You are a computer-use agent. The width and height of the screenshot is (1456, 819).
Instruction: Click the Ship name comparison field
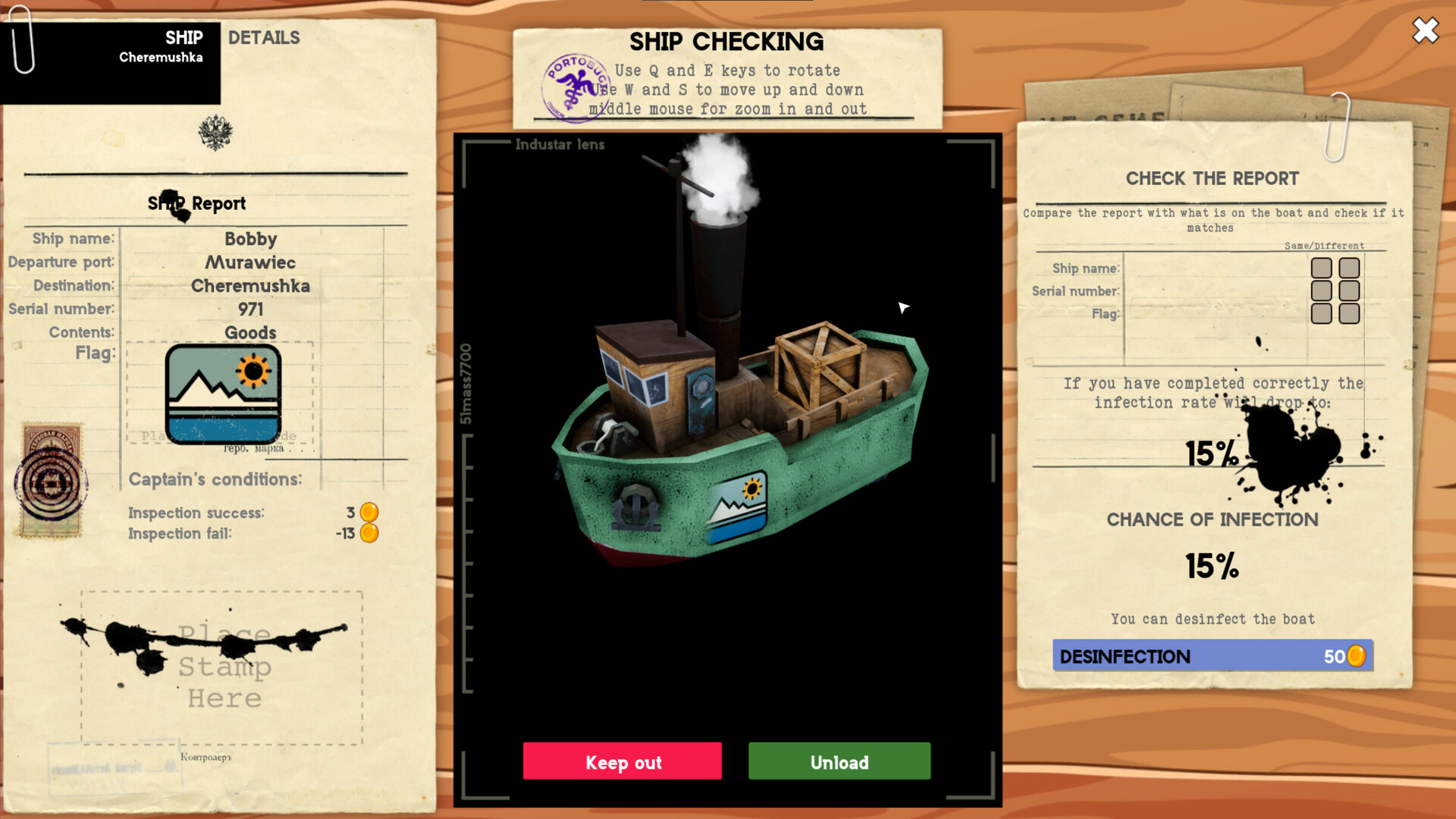1213,268
